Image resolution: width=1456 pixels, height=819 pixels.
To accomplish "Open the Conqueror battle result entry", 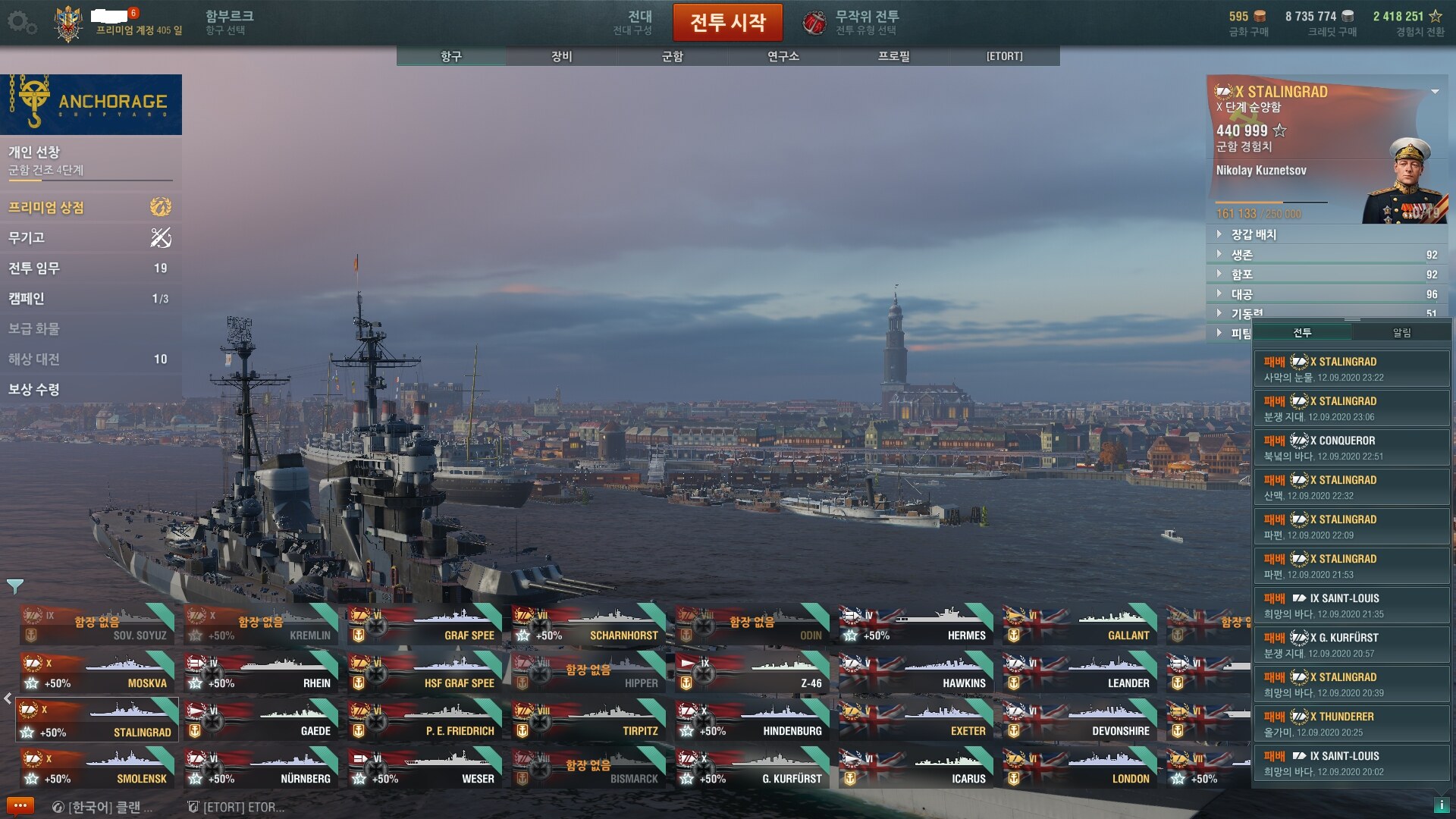I will pyautogui.click(x=1351, y=447).
